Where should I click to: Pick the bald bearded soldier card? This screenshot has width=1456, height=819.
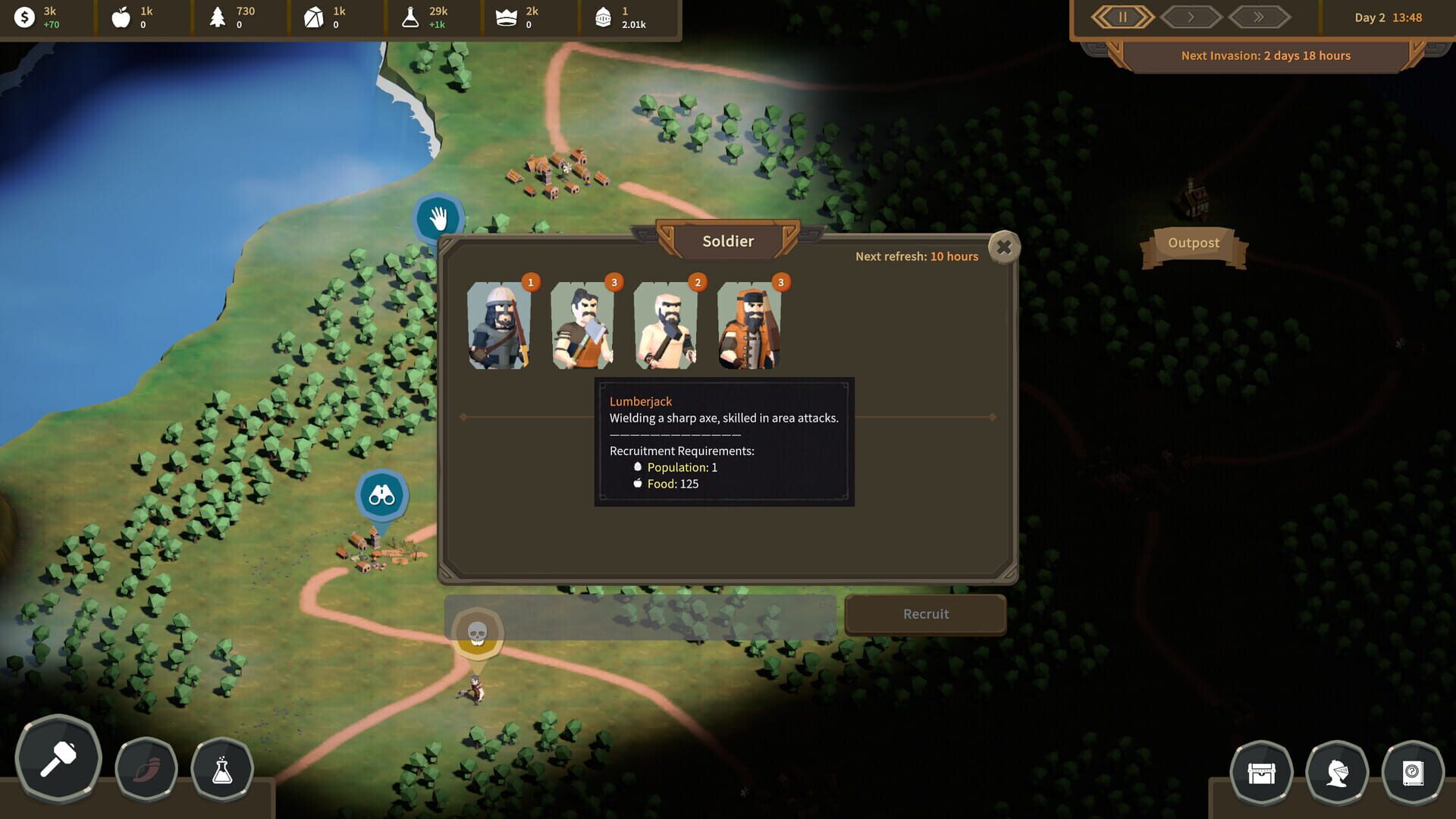(x=666, y=325)
